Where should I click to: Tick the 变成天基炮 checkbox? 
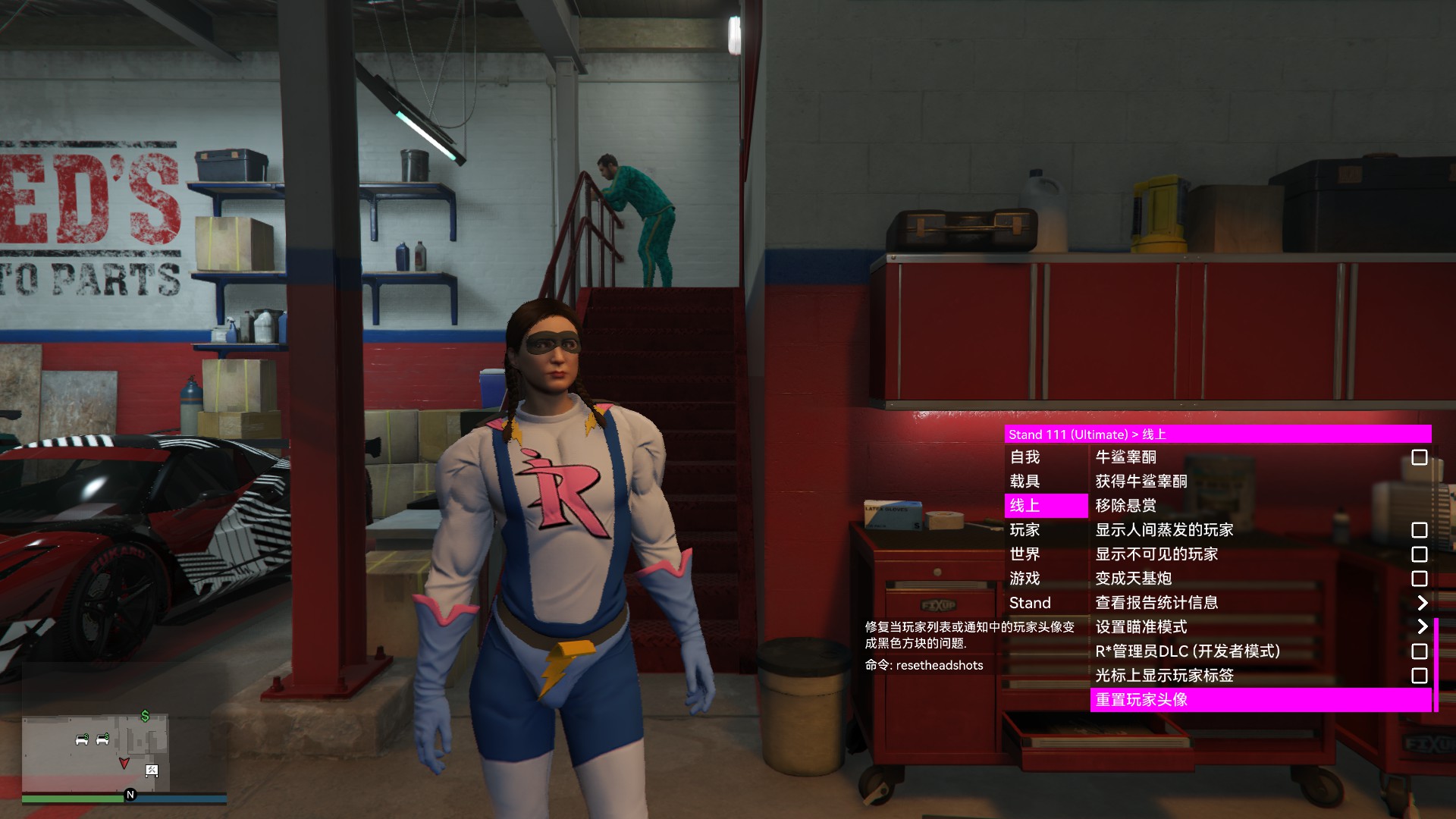coord(1419,579)
